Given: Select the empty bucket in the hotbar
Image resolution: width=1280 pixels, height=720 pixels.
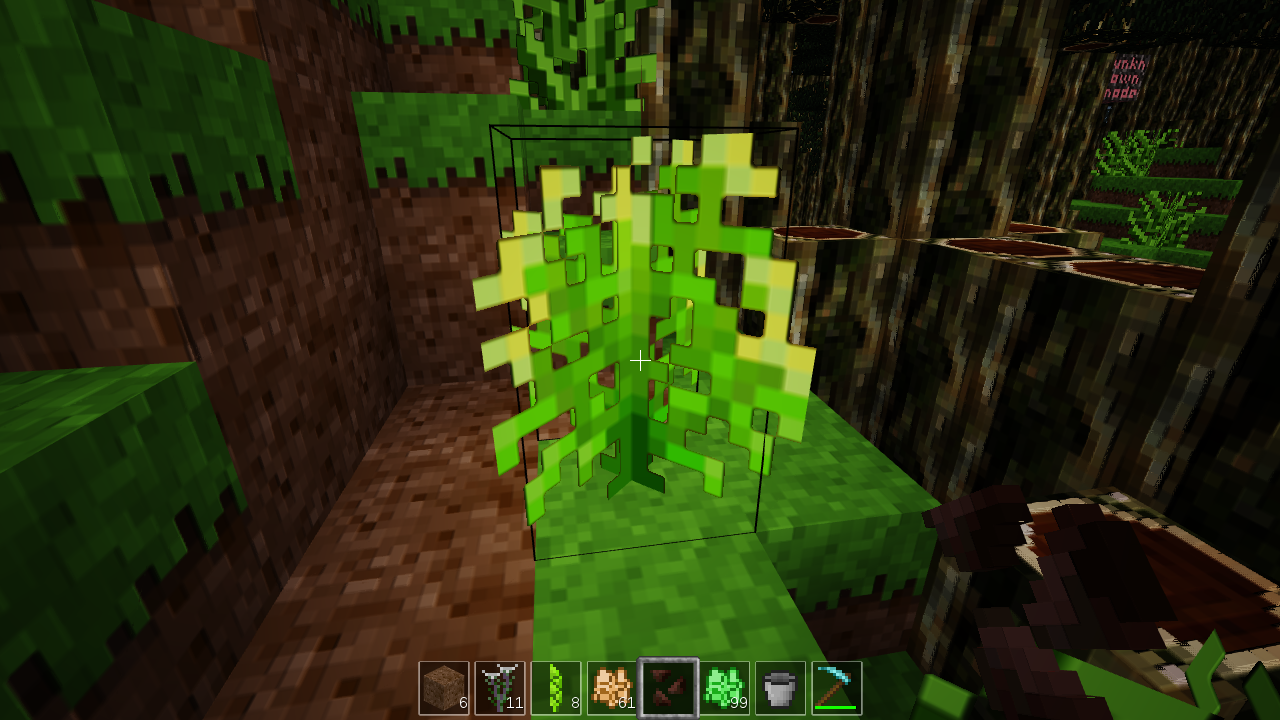Looking at the screenshot, I should click(780, 686).
